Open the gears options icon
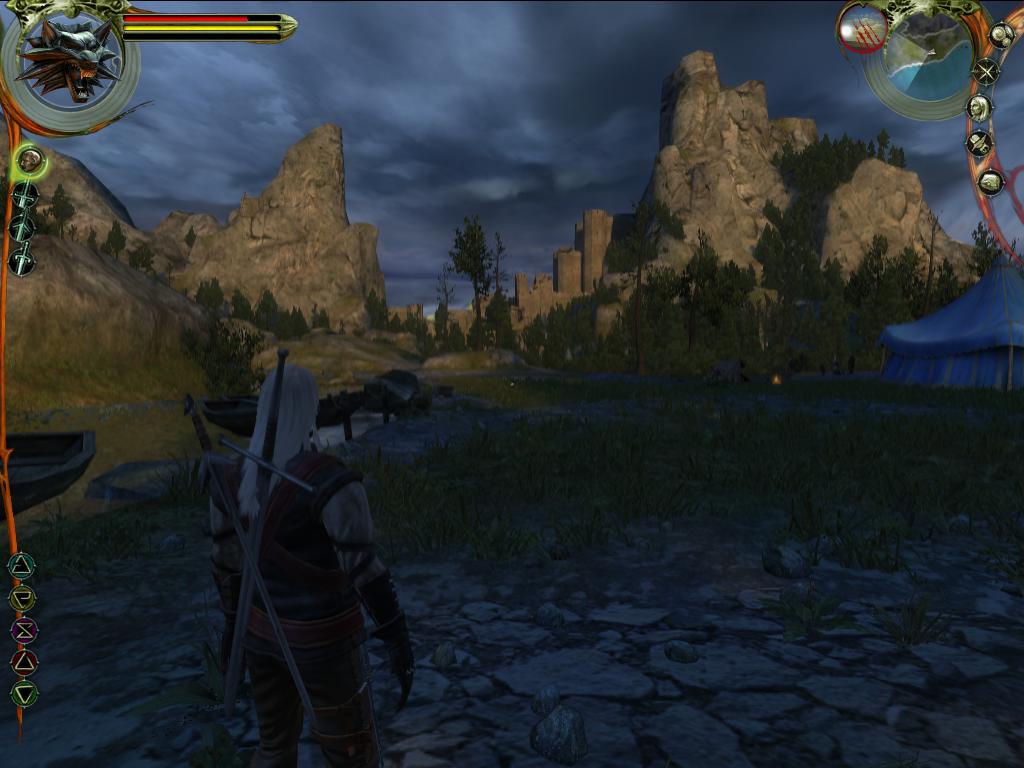The height and width of the screenshot is (768, 1024). (x=1001, y=35)
